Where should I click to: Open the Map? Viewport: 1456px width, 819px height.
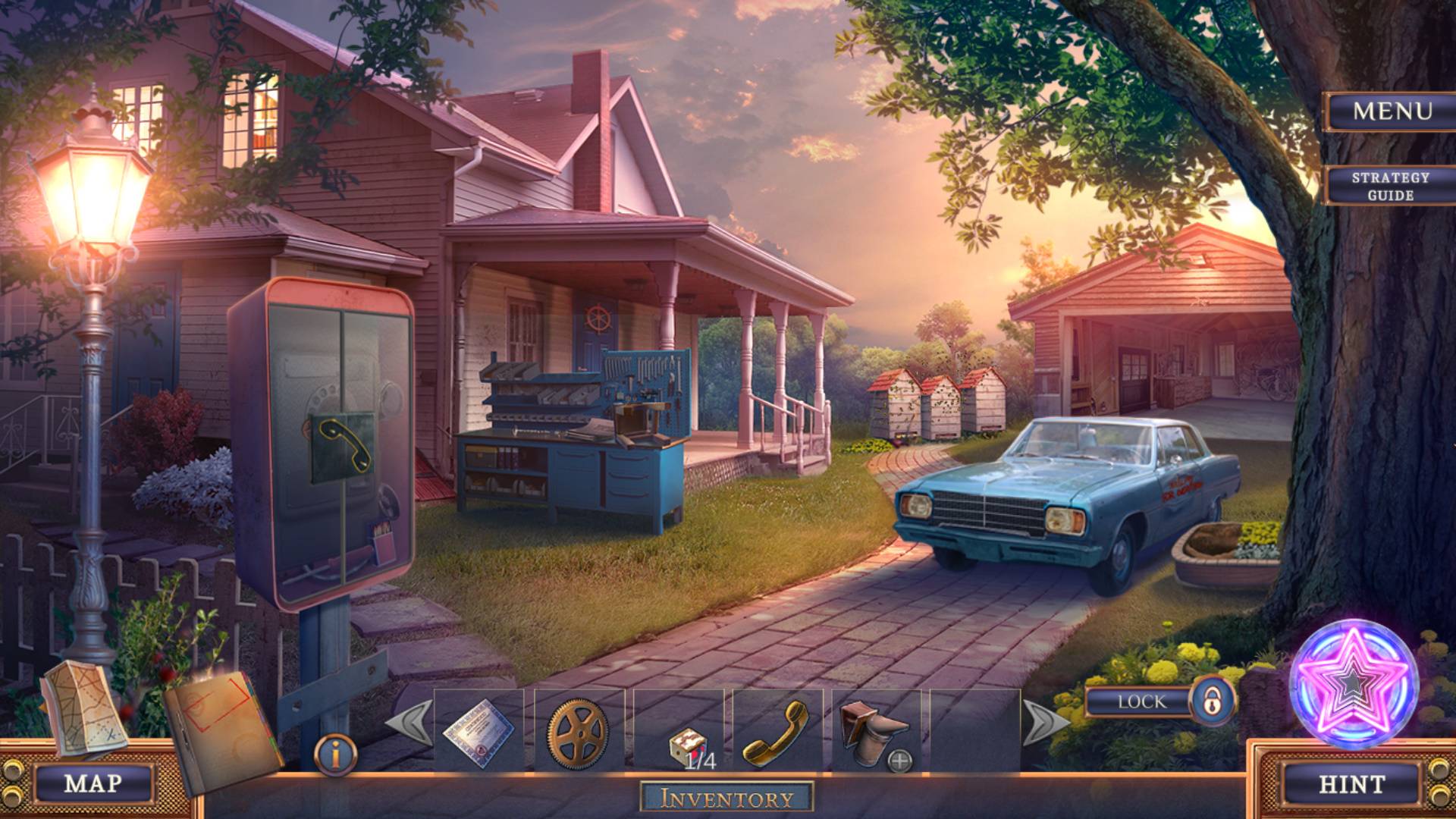(x=93, y=783)
